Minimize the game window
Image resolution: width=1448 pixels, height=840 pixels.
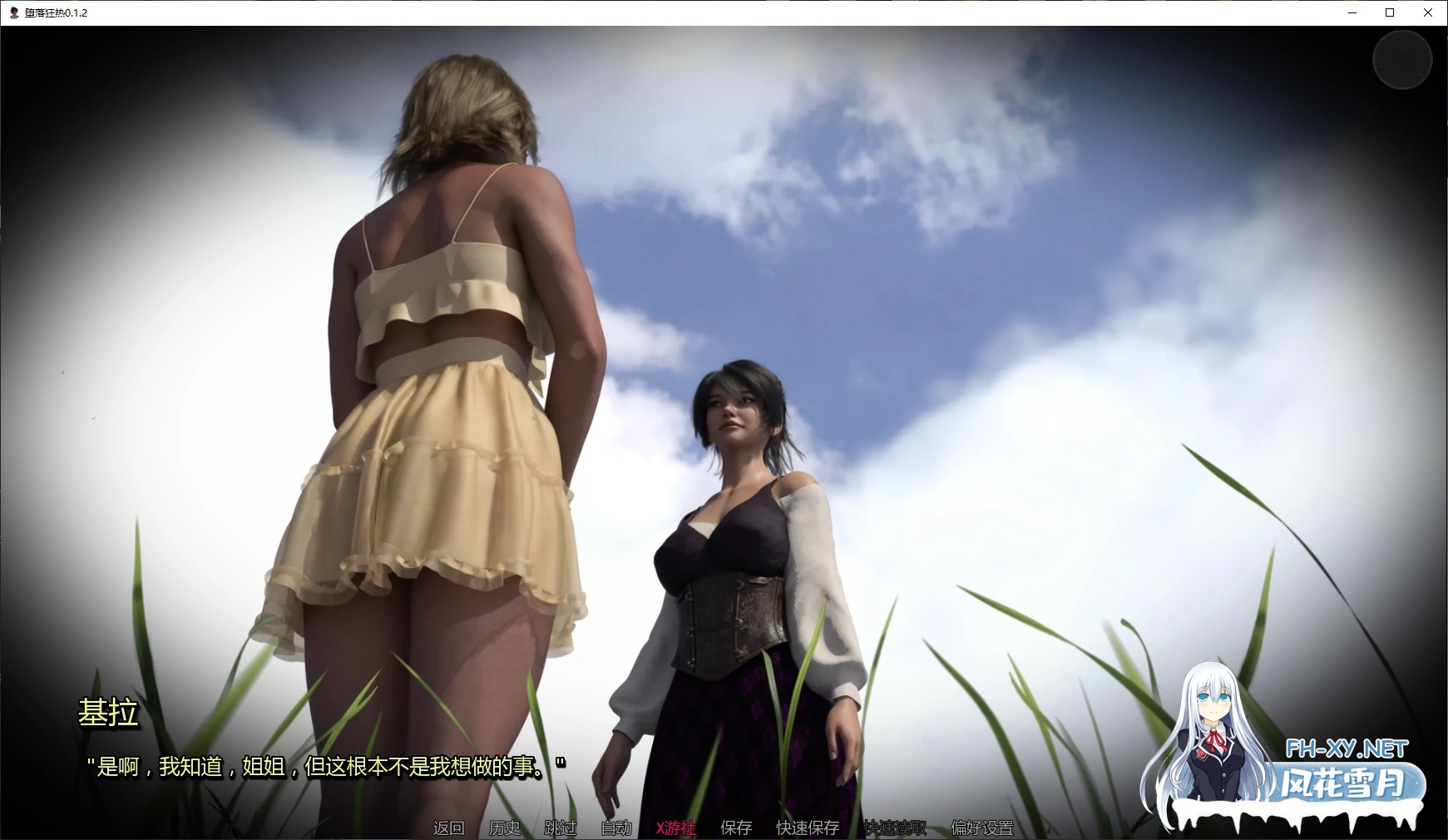click(1352, 12)
